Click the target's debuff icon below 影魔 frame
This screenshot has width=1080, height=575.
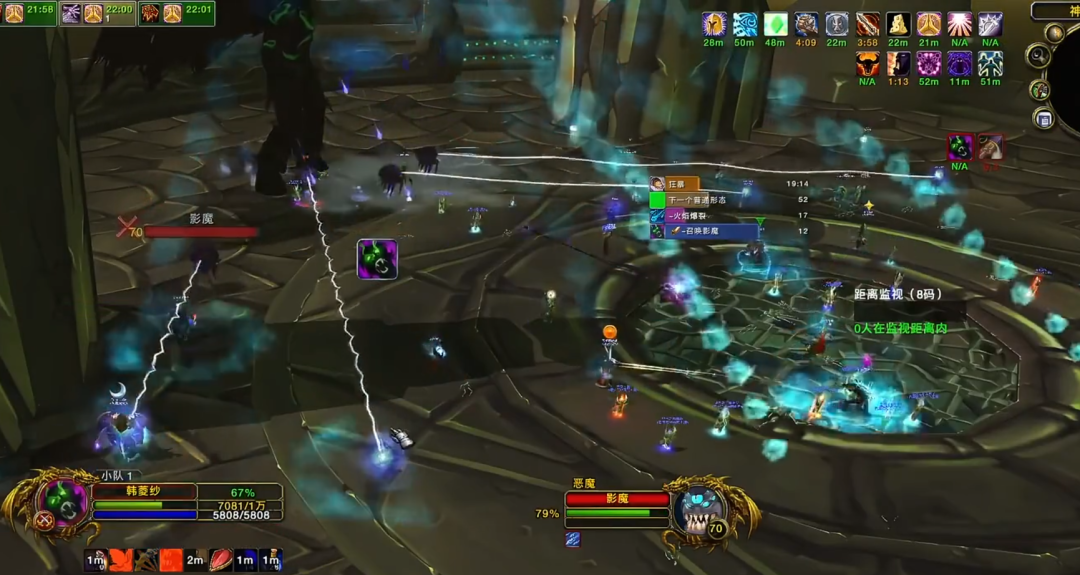coord(573,539)
